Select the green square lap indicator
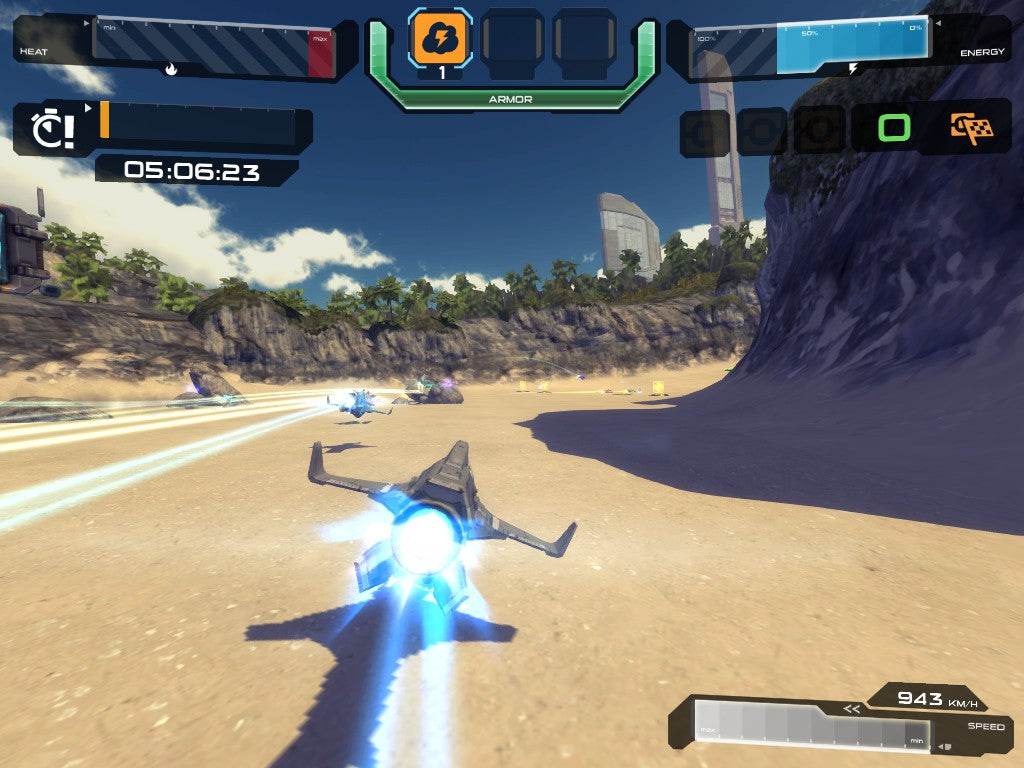Viewport: 1024px width, 768px height. click(x=894, y=128)
